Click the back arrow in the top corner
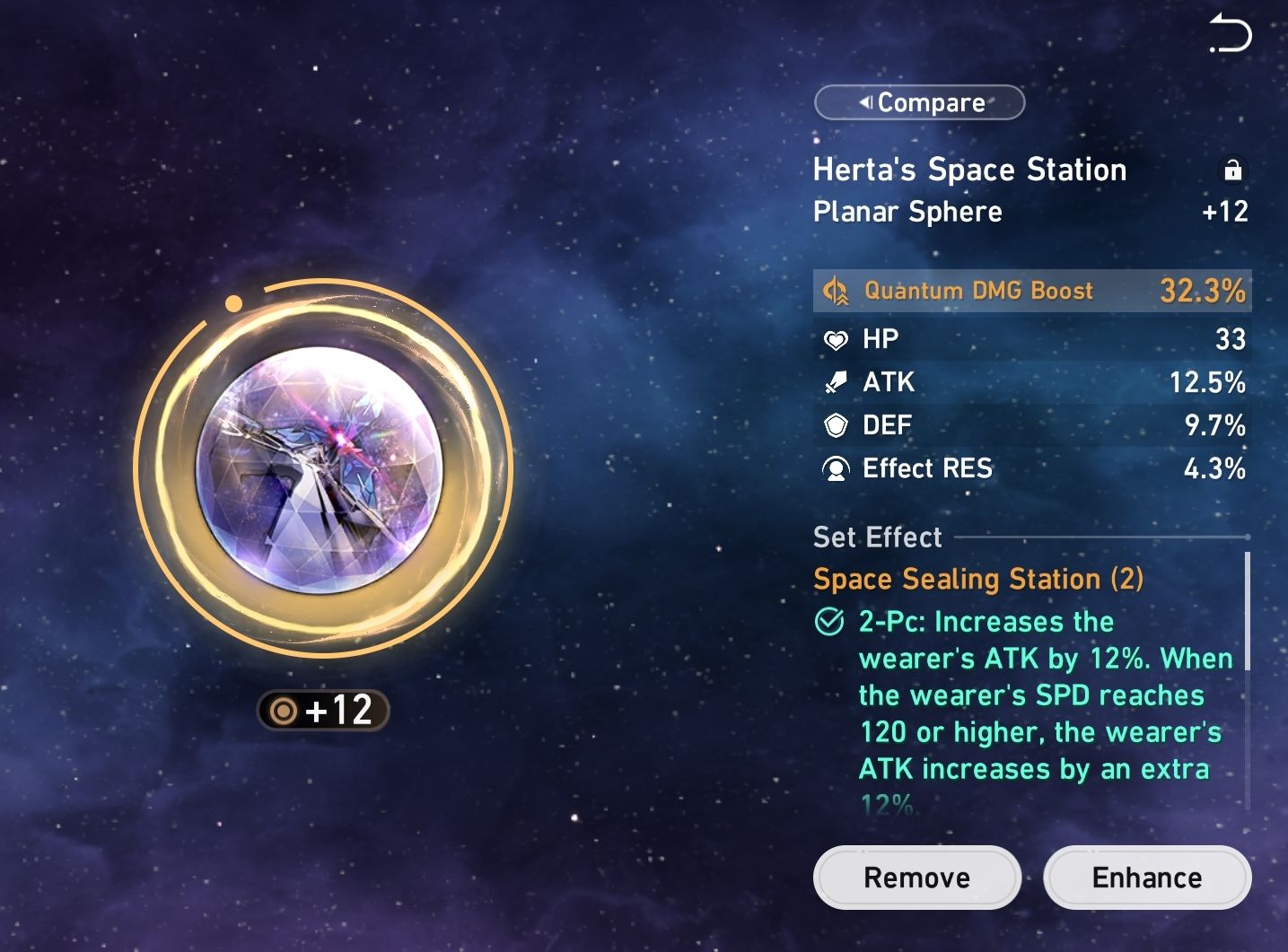Viewport: 1288px width, 952px height. tap(1231, 34)
